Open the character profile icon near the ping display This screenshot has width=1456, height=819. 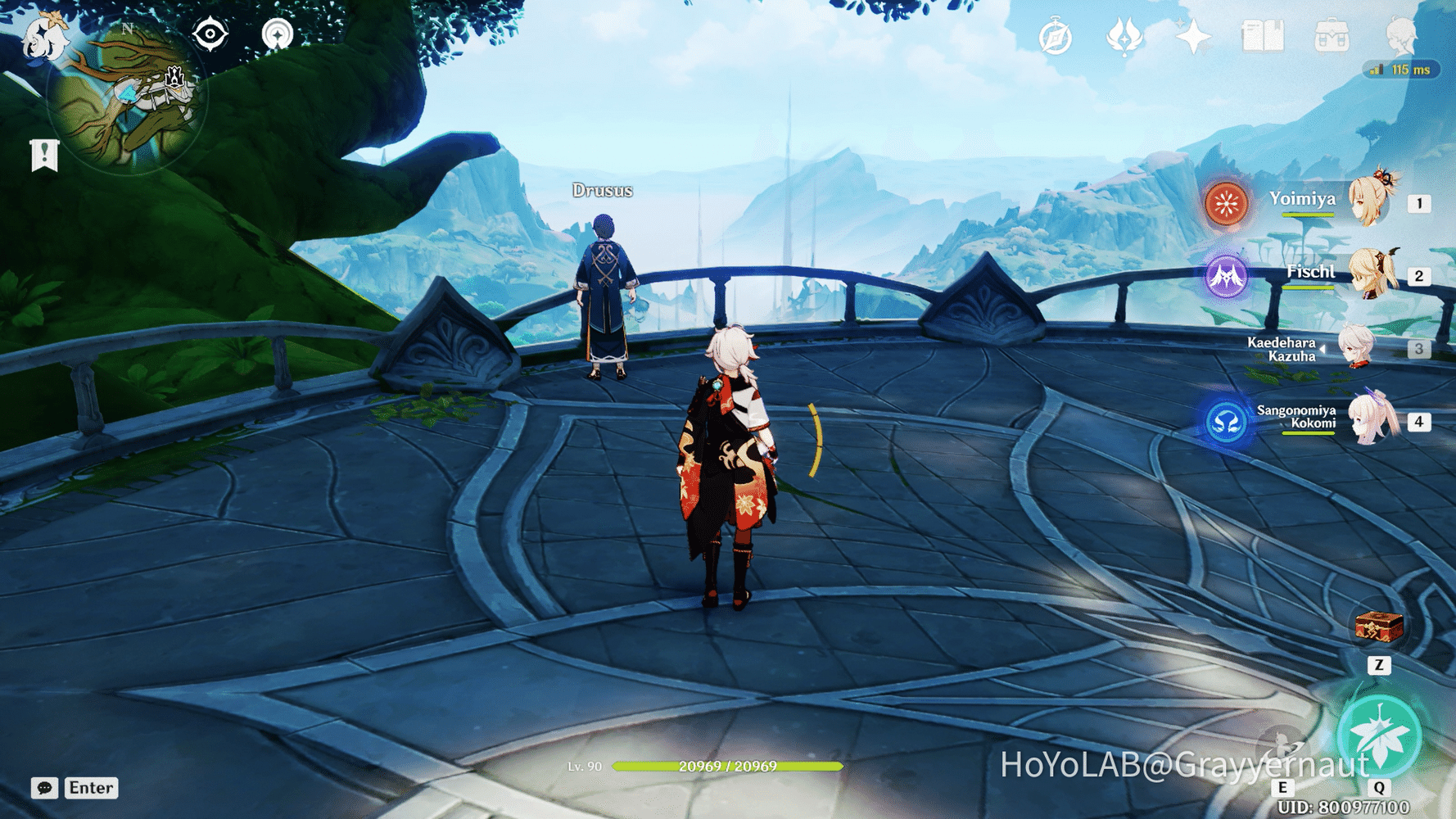(1402, 36)
